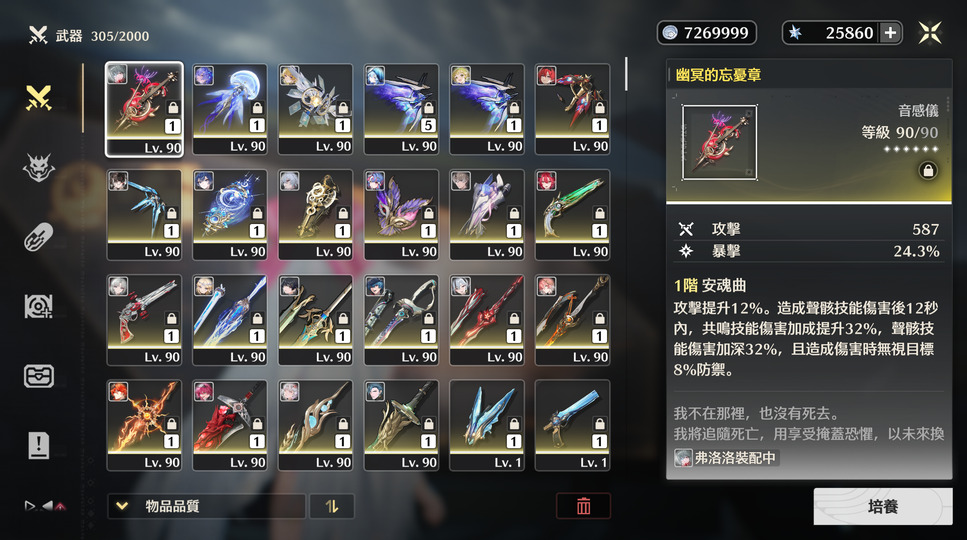967x540 pixels.
Task: Click the 培養 upgrade button
Action: (x=882, y=506)
